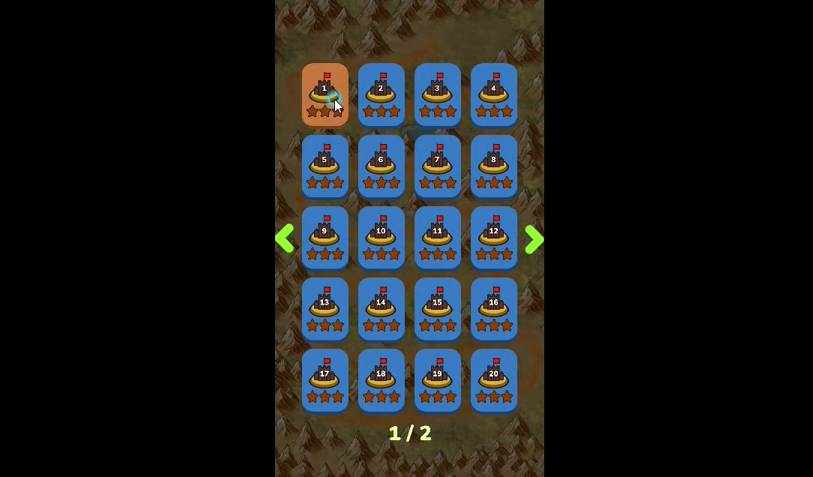Start level 15

(x=437, y=308)
